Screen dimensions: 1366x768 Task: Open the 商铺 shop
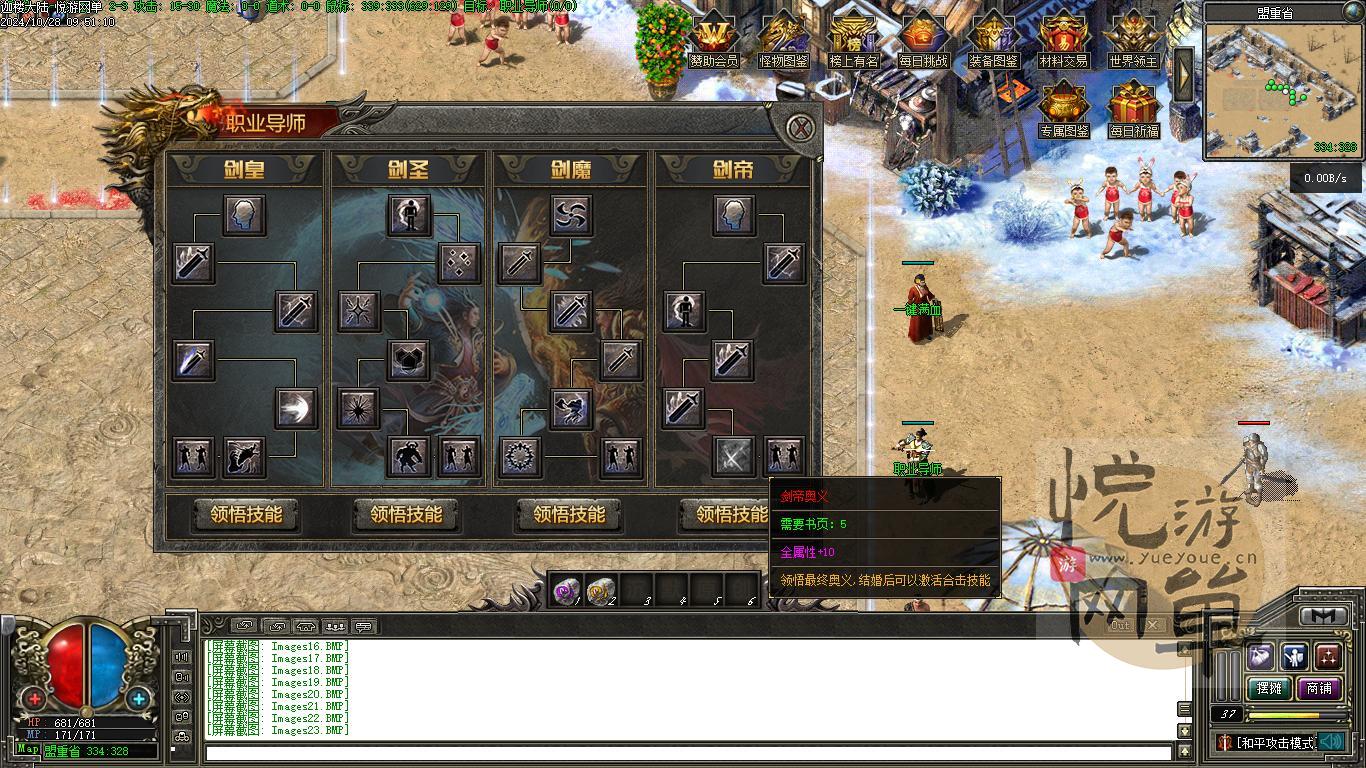coord(1319,688)
